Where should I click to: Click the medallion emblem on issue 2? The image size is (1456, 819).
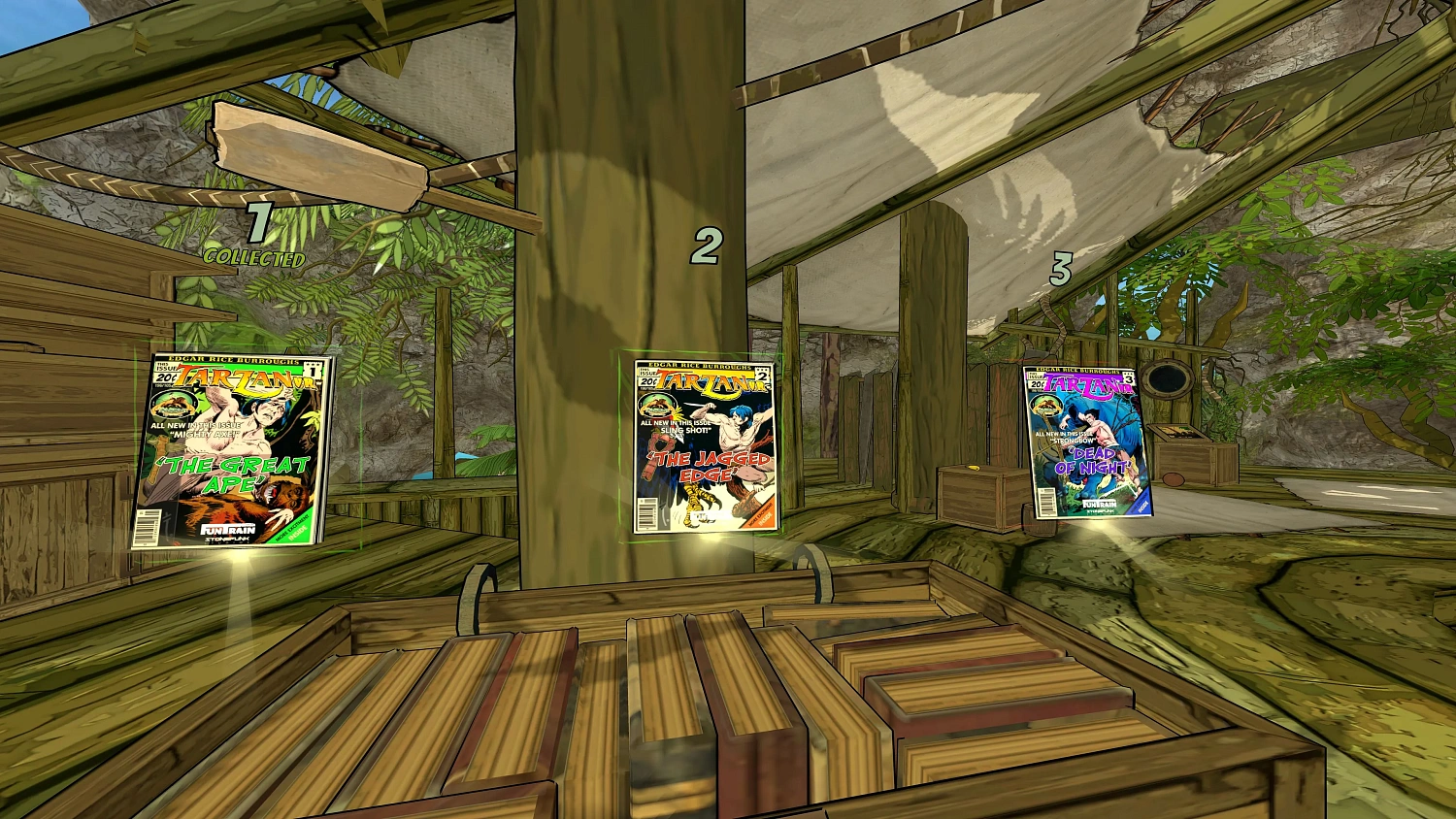pos(656,406)
